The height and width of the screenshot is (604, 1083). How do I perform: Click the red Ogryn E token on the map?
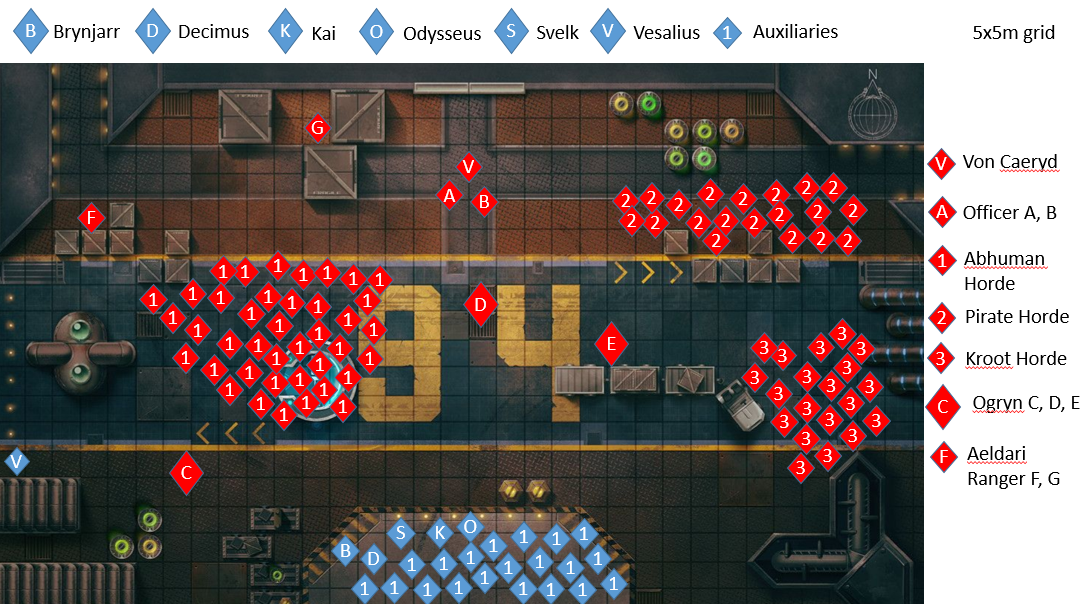coord(611,345)
